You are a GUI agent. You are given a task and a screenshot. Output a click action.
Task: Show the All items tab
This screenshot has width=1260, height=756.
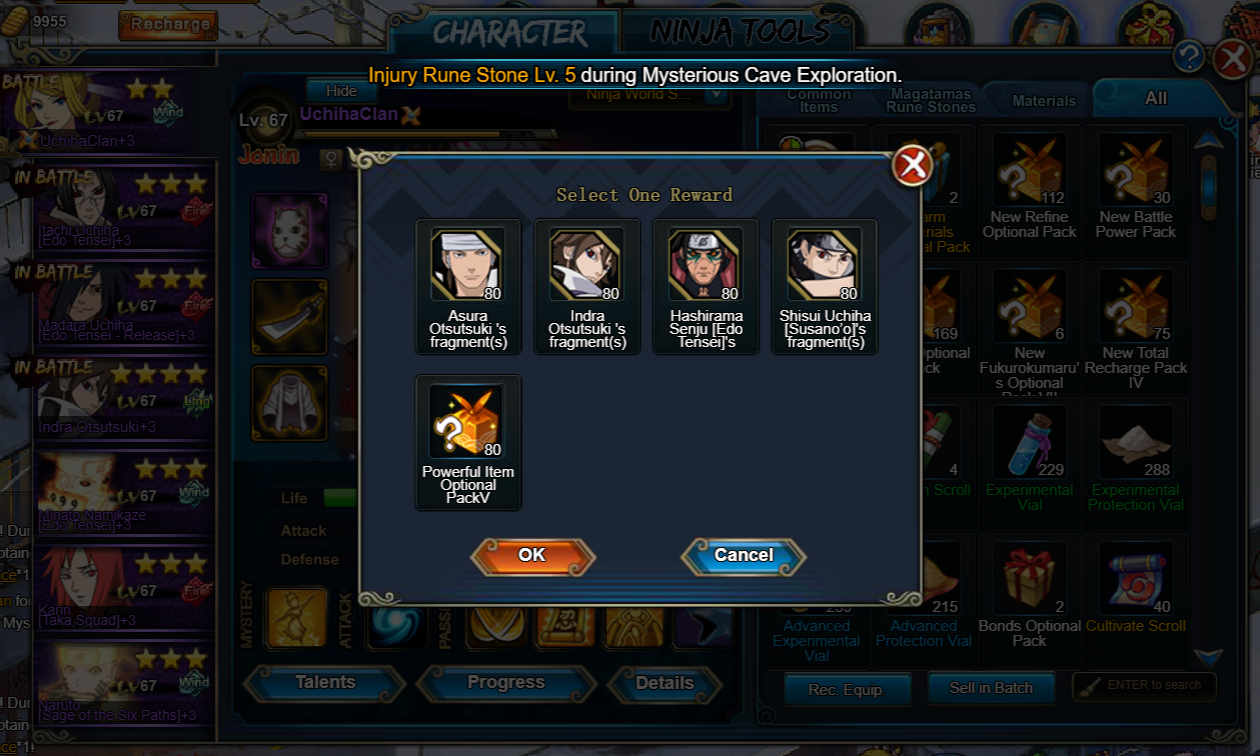(1156, 98)
